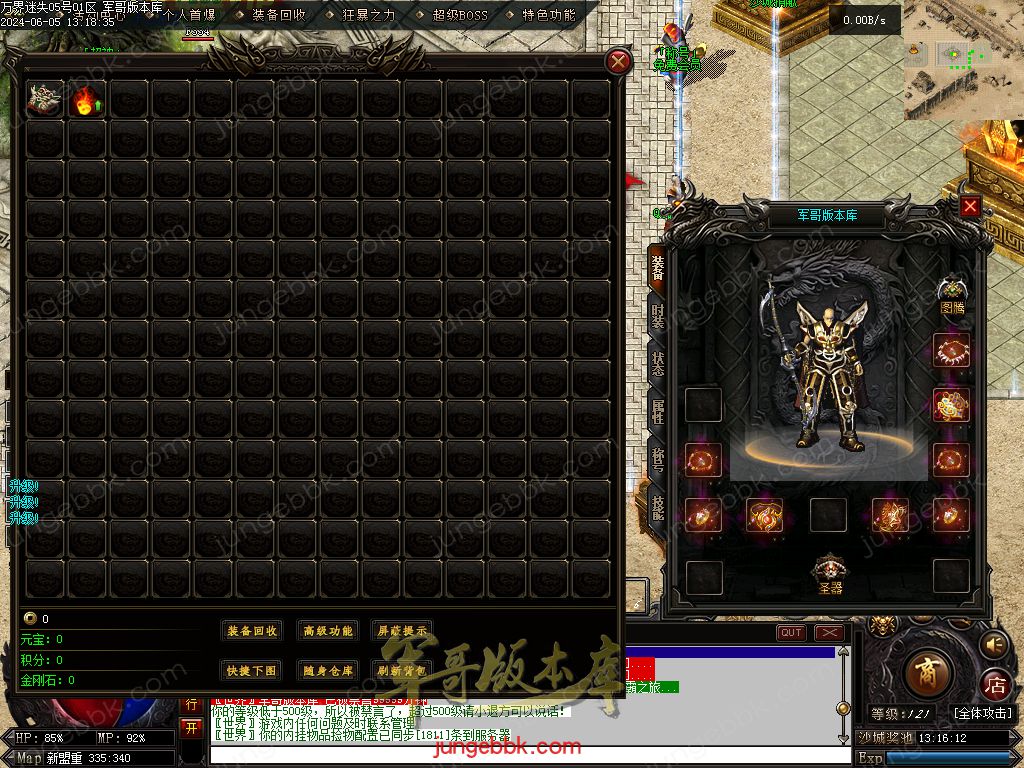The height and width of the screenshot is (768, 1024).
Task: Open the 圣器 holy artifact slot
Action: [x=830, y=574]
